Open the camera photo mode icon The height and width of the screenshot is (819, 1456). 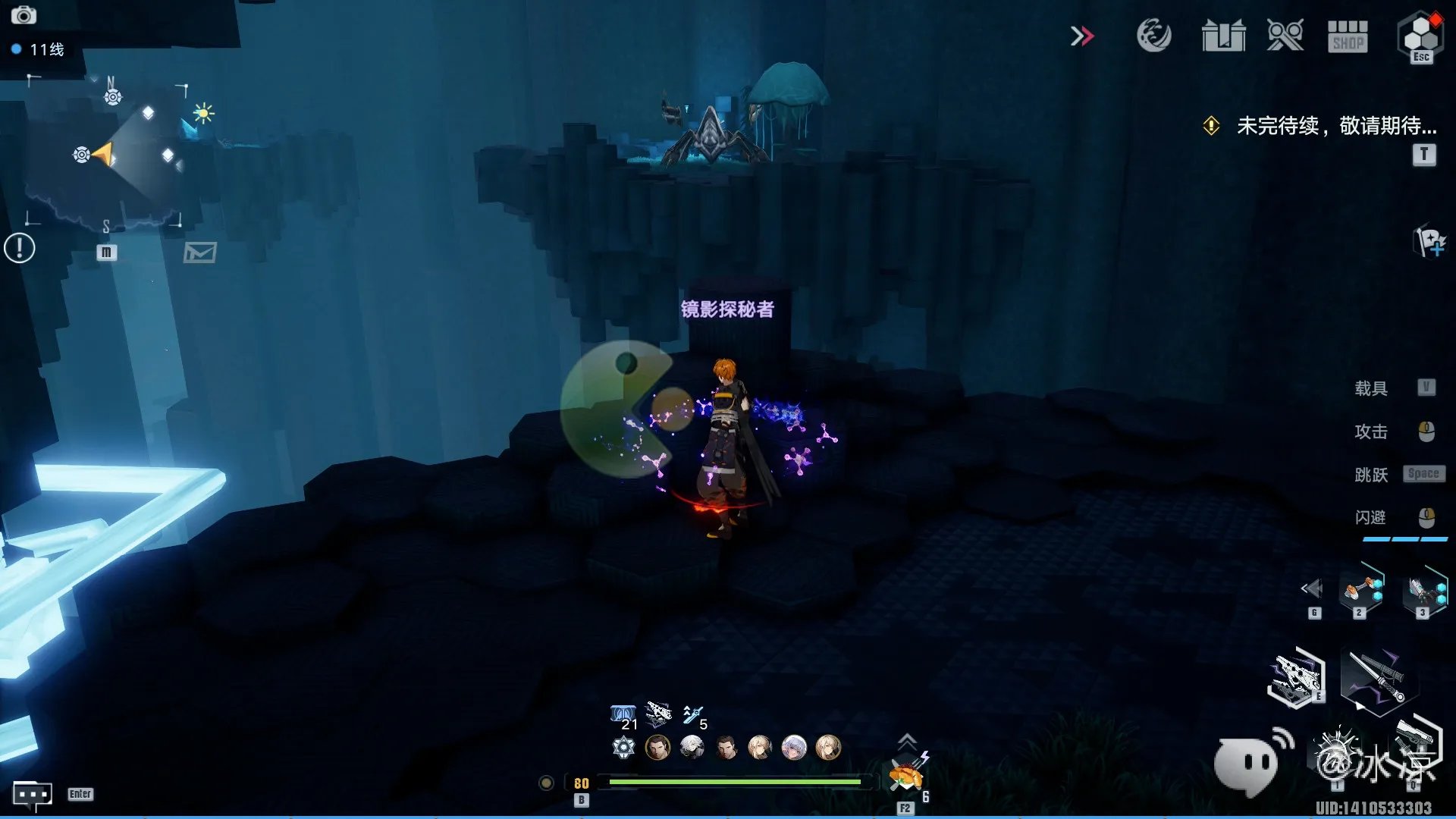(x=24, y=15)
